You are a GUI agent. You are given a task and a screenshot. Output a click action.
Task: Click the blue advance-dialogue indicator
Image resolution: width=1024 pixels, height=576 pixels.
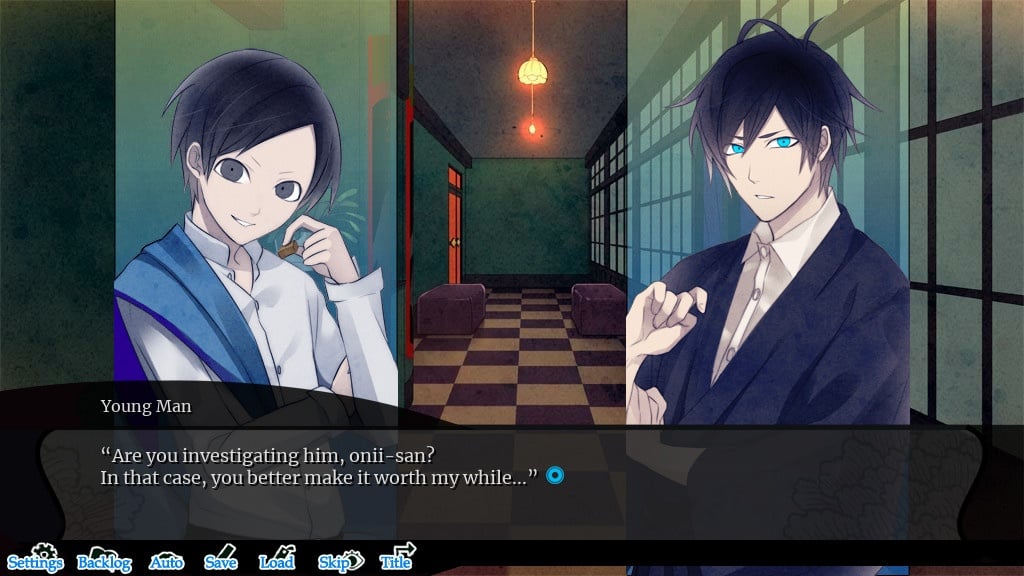555,476
